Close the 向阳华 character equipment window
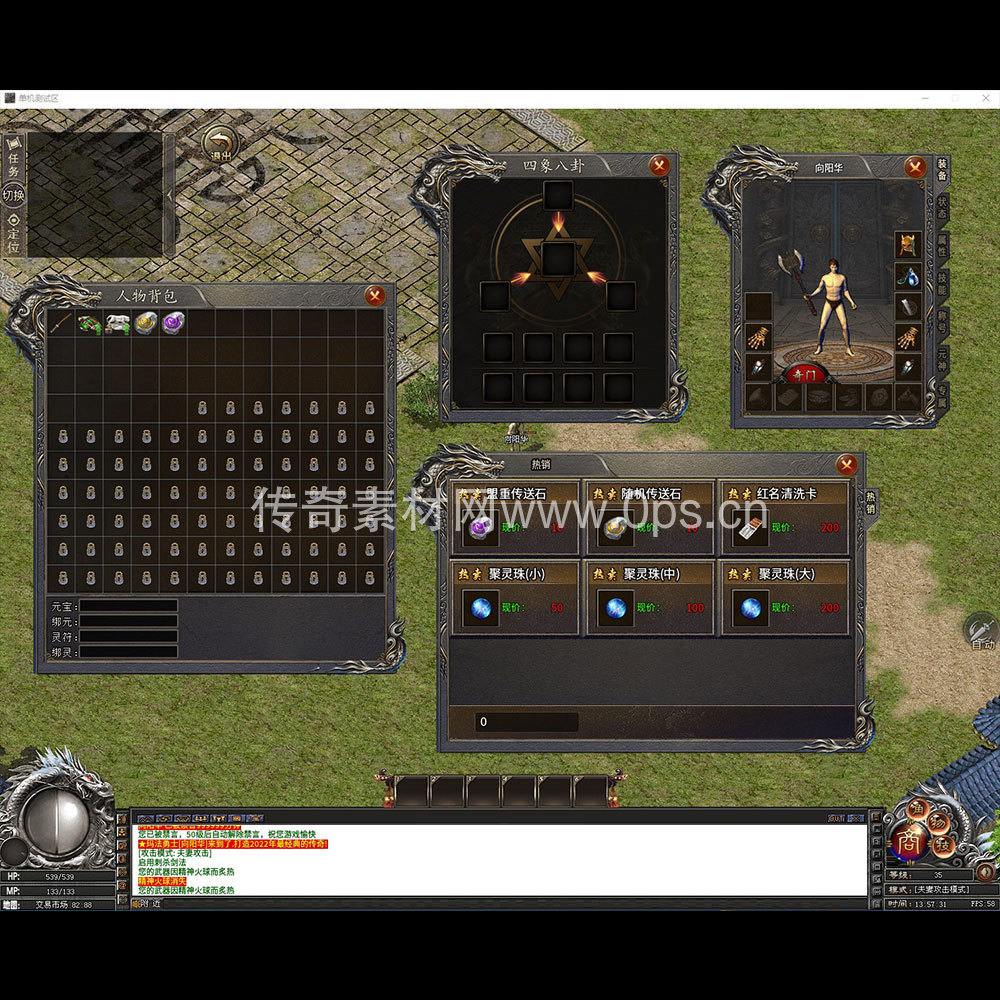Image resolution: width=1000 pixels, height=1000 pixels. tap(915, 167)
